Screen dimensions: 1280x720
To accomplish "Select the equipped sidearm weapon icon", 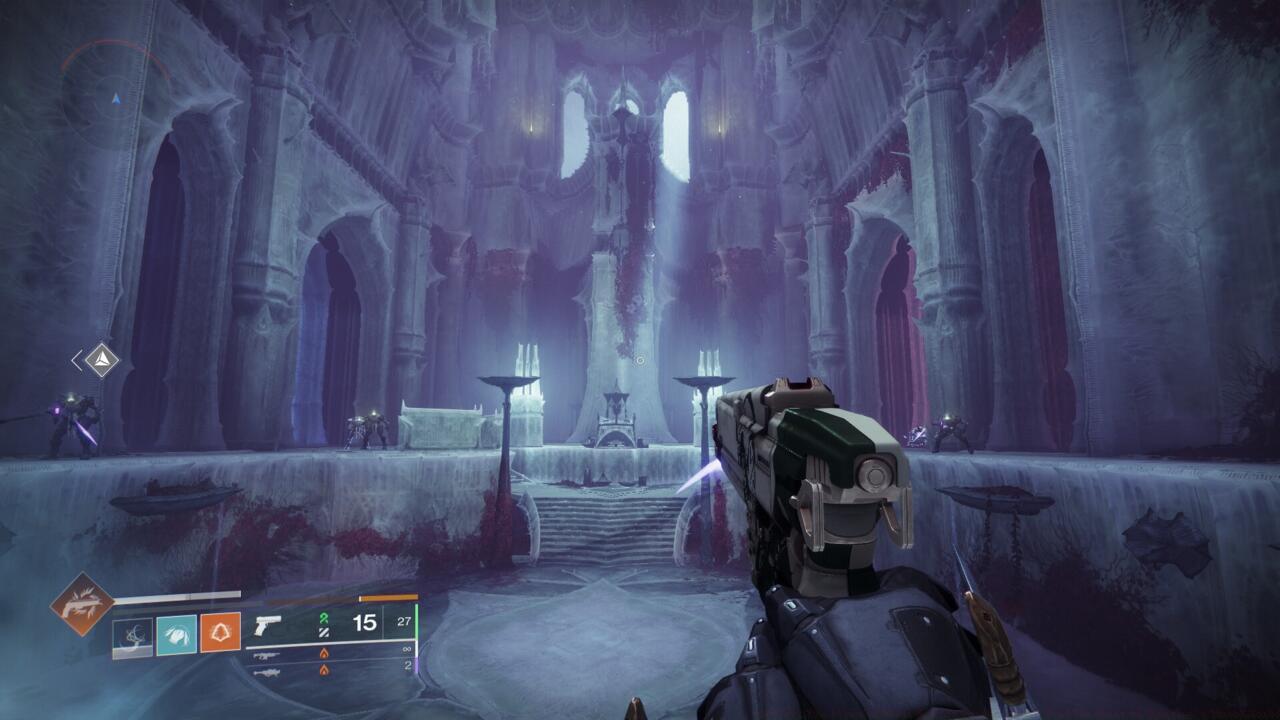I will (266, 626).
